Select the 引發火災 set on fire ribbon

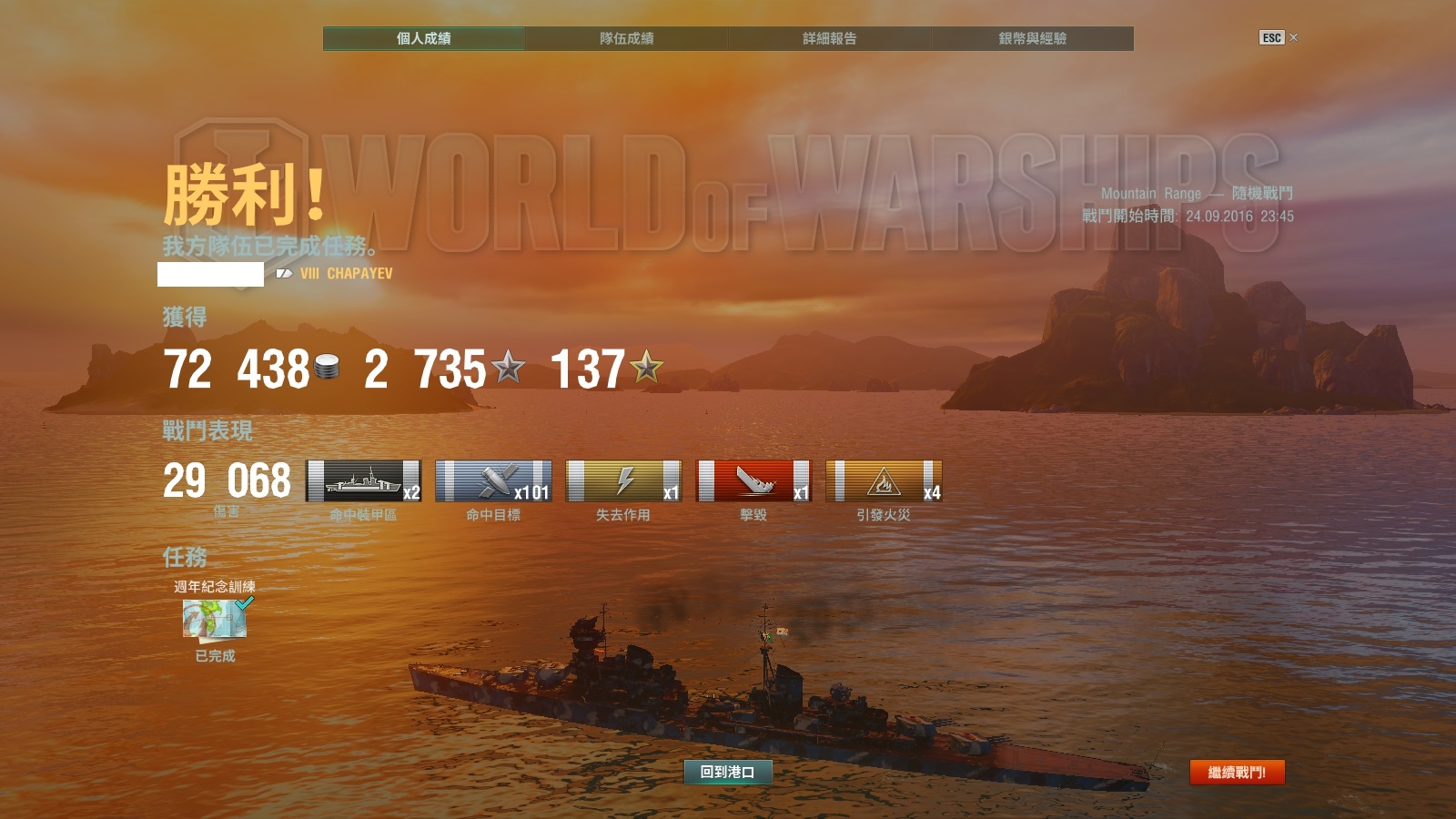[x=884, y=481]
